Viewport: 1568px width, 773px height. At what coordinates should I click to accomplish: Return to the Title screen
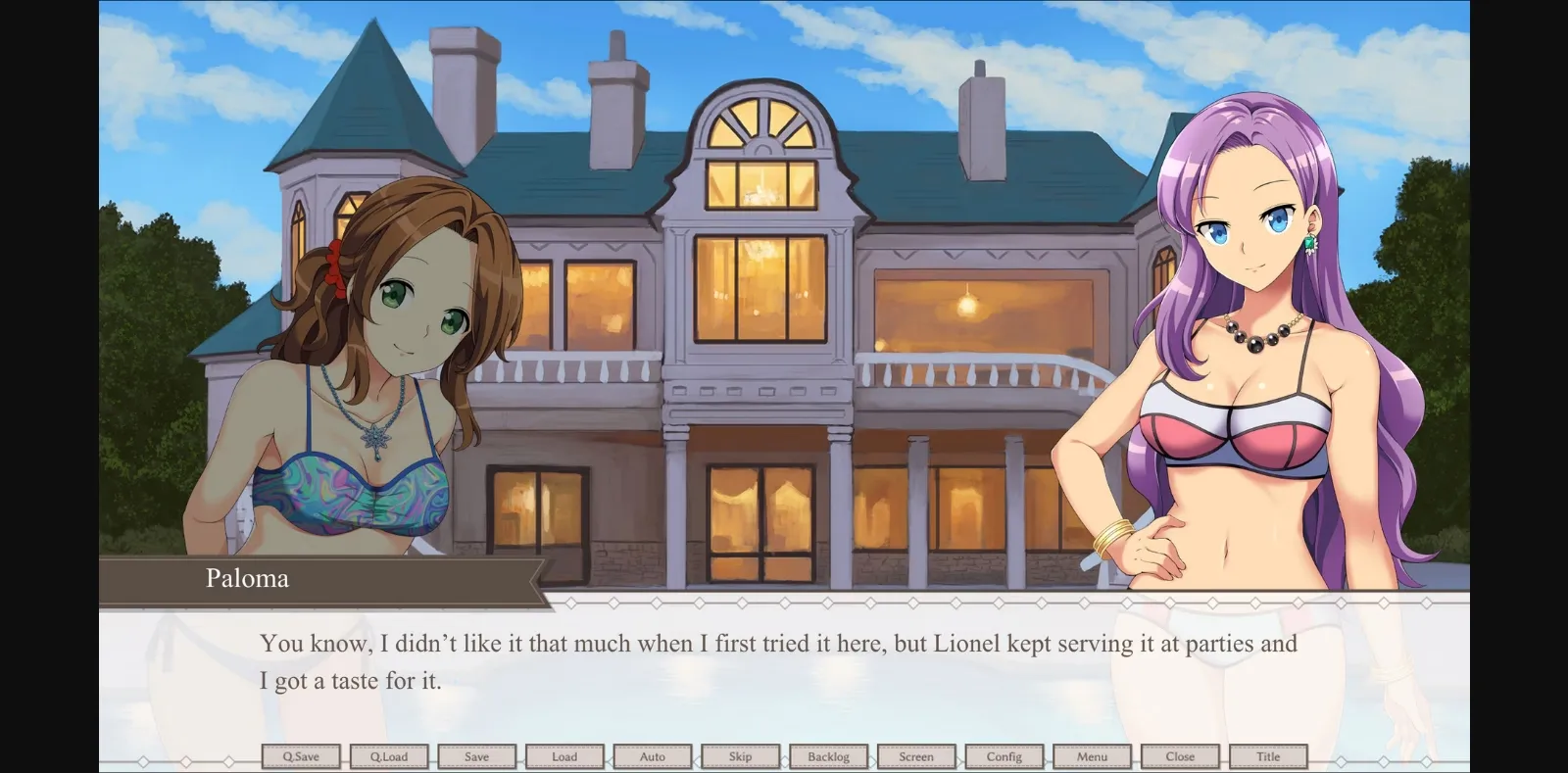[x=1269, y=755]
